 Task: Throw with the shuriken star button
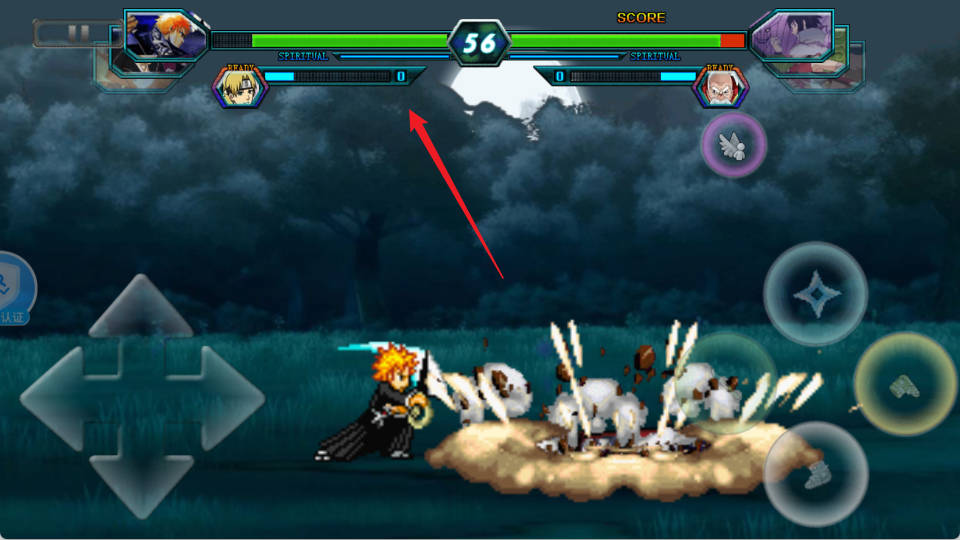click(x=815, y=294)
